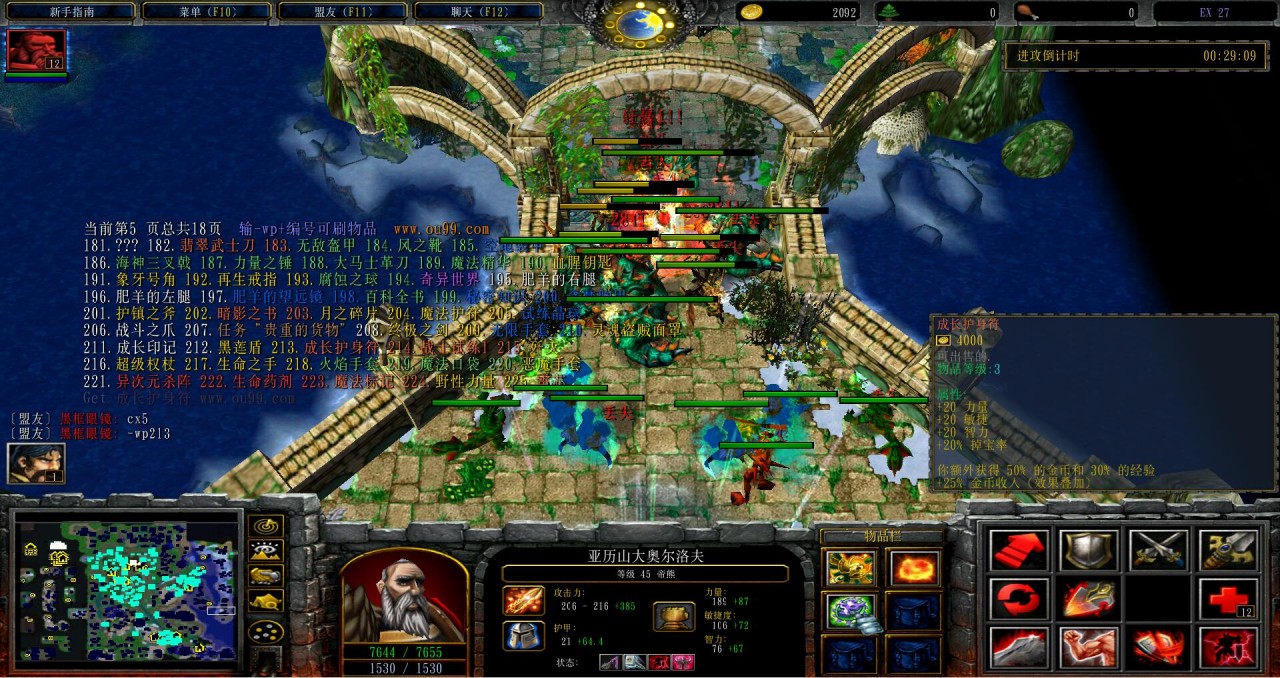Cast the red lightning warrior ability
Image resolution: width=1280 pixels, height=678 pixels.
(x=1228, y=647)
